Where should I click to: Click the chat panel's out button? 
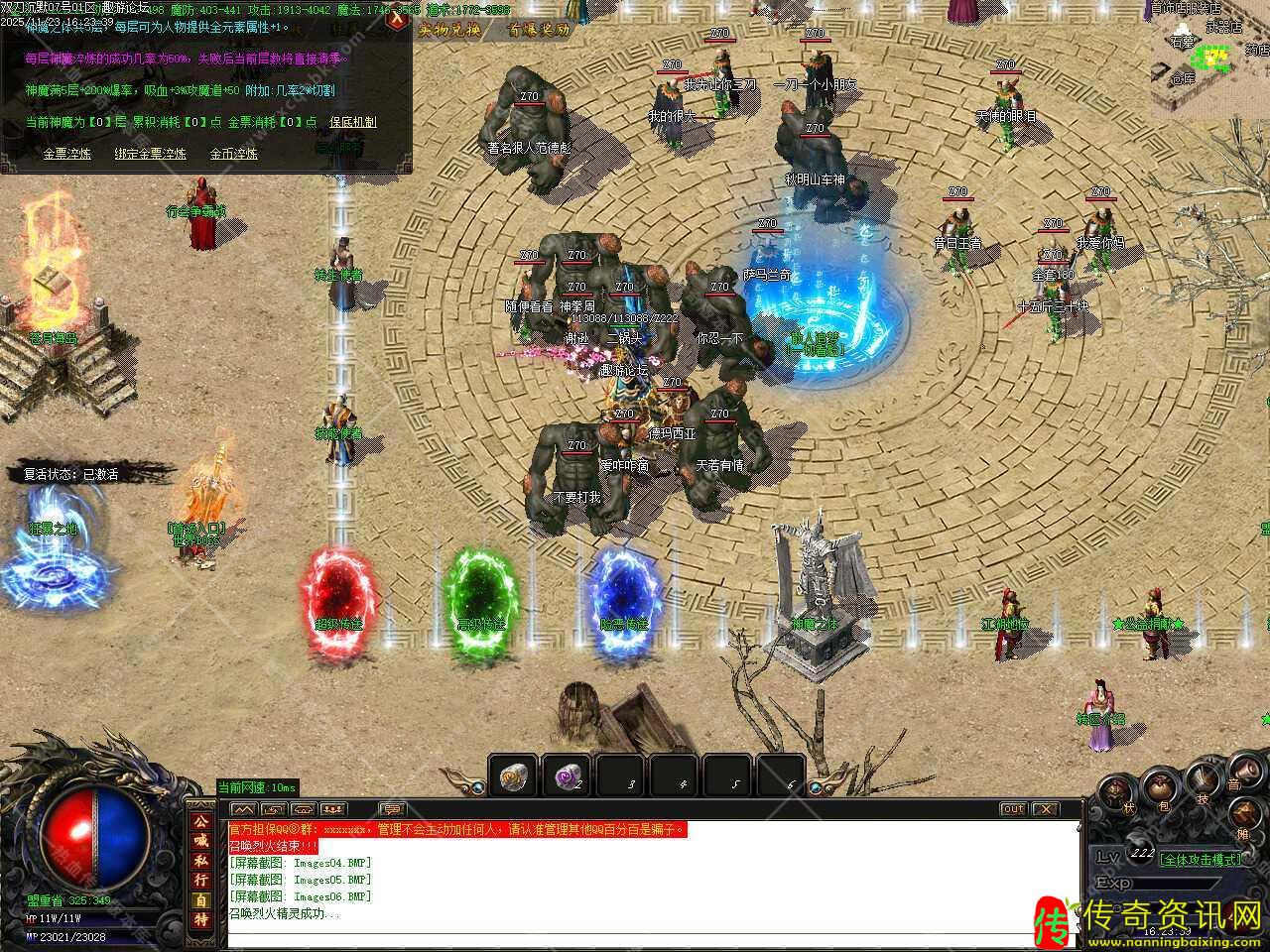pyautogui.click(x=1012, y=809)
